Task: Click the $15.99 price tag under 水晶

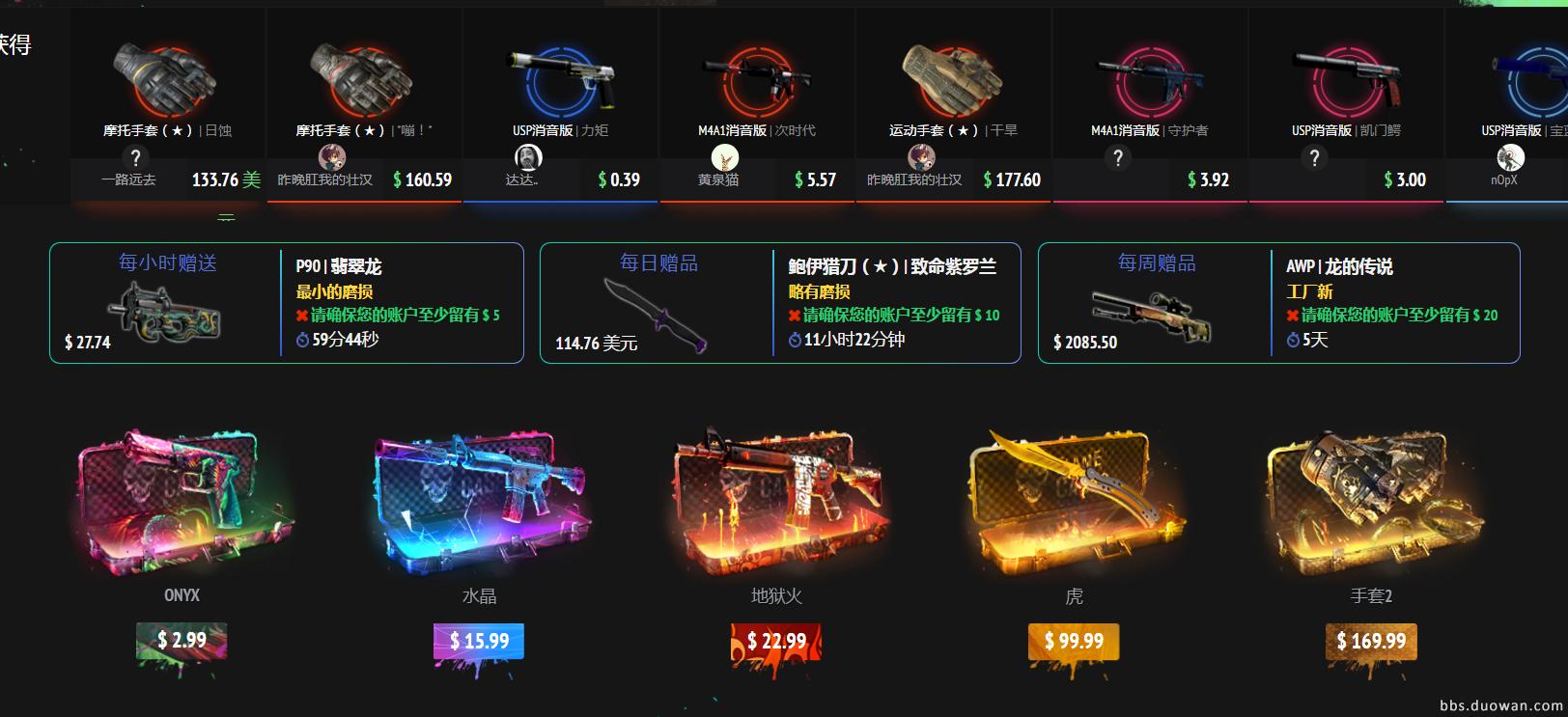Action: (x=479, y=639)
